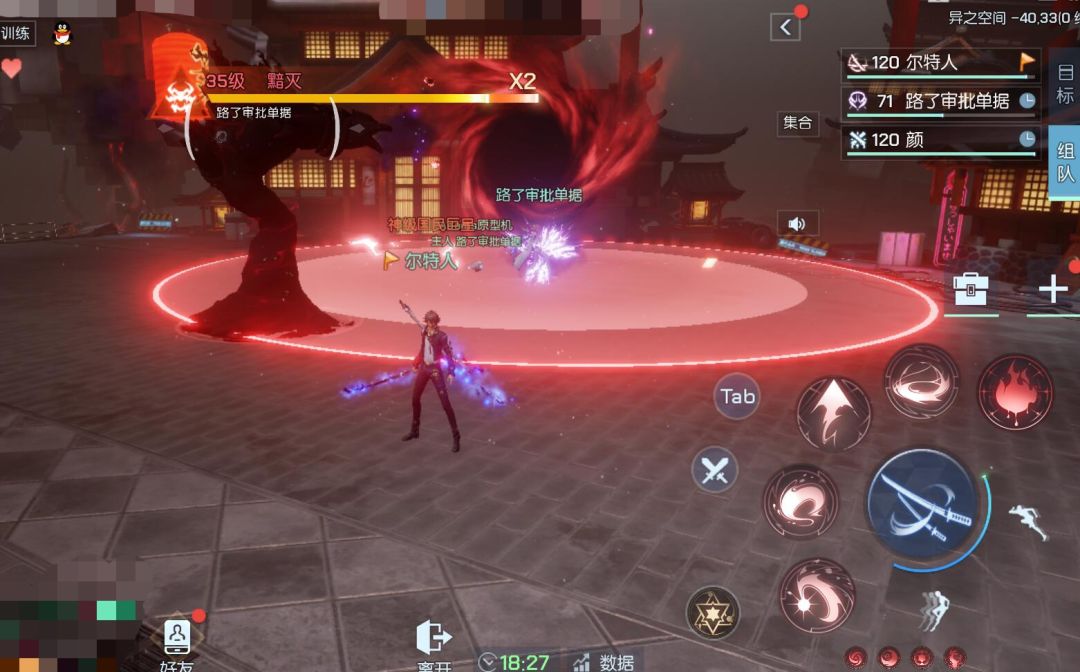
Task: Select team member 路了审批单据
Action: coord(940,101)
